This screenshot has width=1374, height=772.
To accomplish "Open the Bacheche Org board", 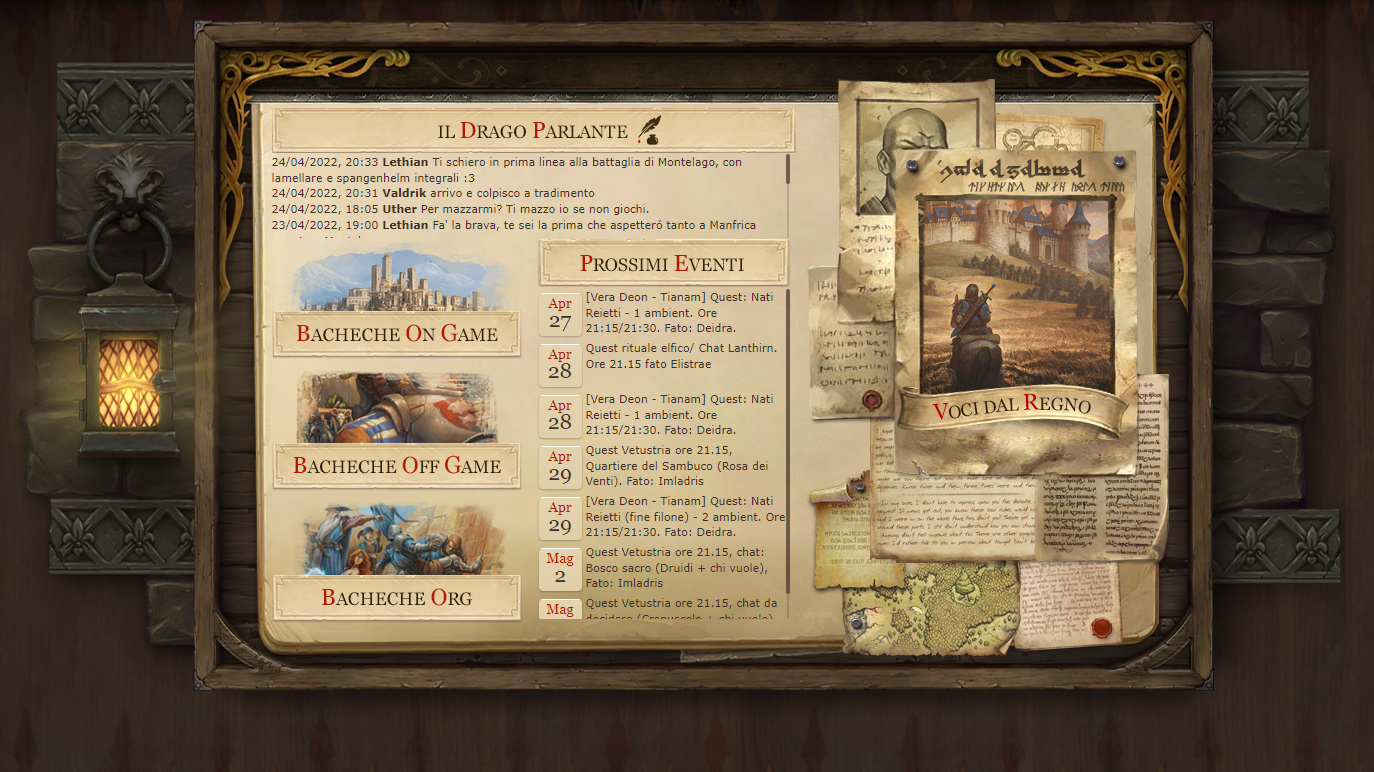I will [x=397, y=598].
